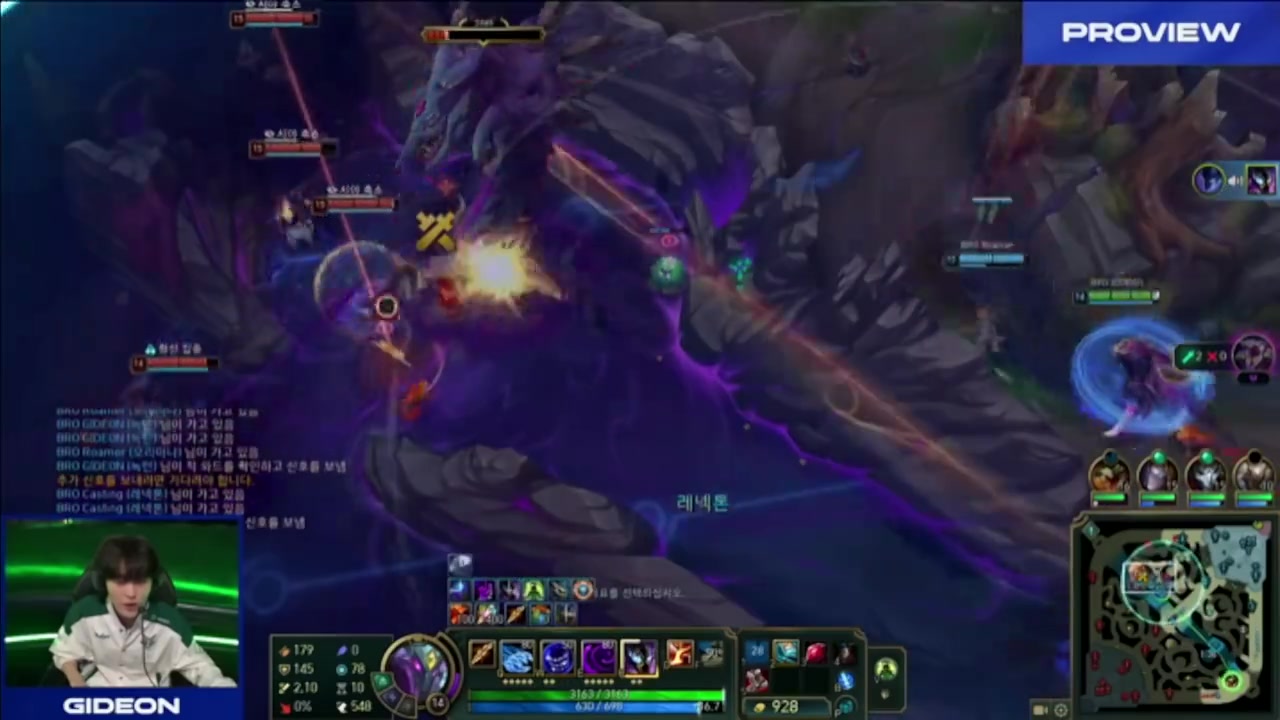Screen dimensions: 1280x720
Task: Use the orange-red summoner spell
Action: tap(679, 655)
